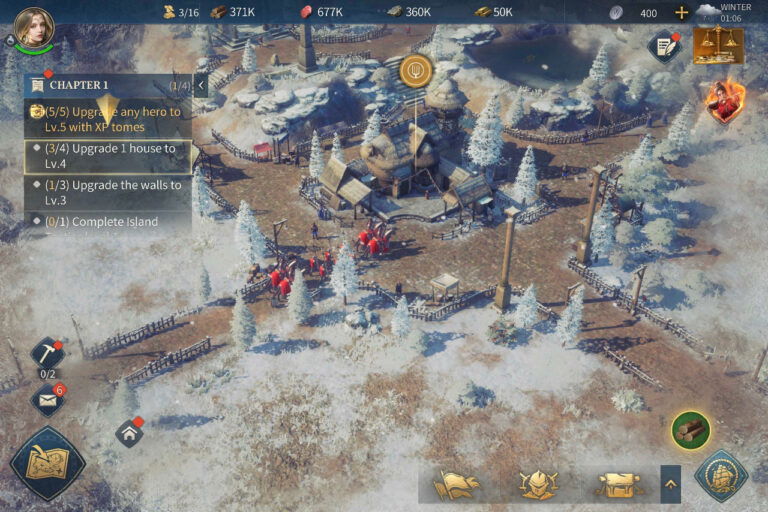This screenshot has height=512, width=768.
Task: Open the treasure chest inventory menu
Action: [617, 485]
